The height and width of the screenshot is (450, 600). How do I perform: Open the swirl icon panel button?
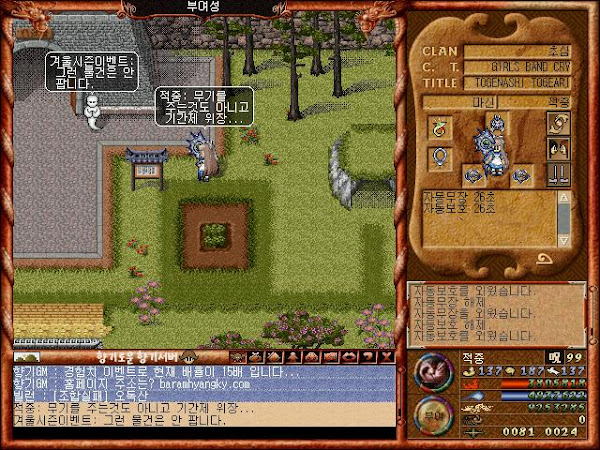[x=559, y=124]
